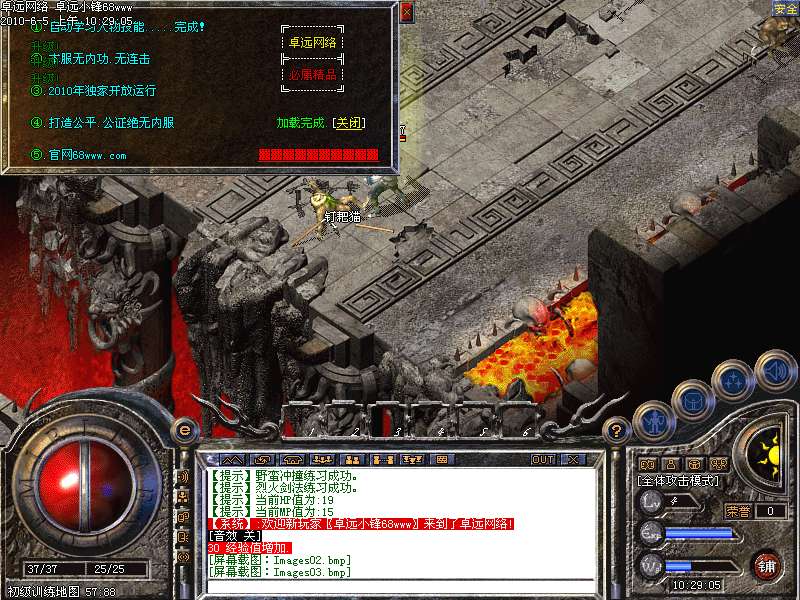Close the chat window with its X button
Image resolution: width=800 pixels, height=600 pixels.
pos(573,459)
